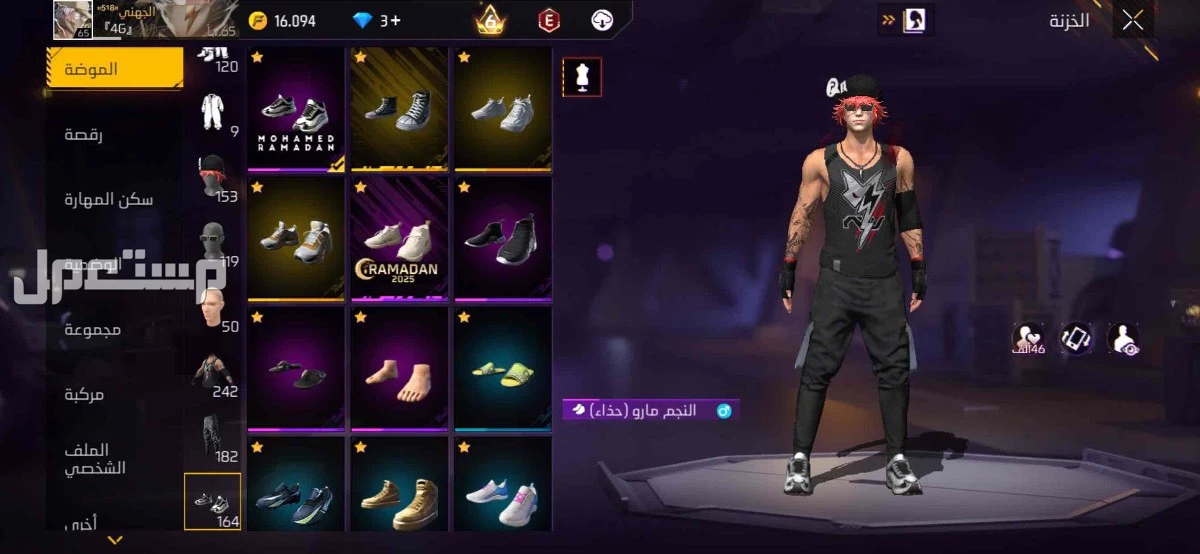Choose the Ramadan 2025 white shoes
Screen dimensions: 1200x554
coord(398,239)
